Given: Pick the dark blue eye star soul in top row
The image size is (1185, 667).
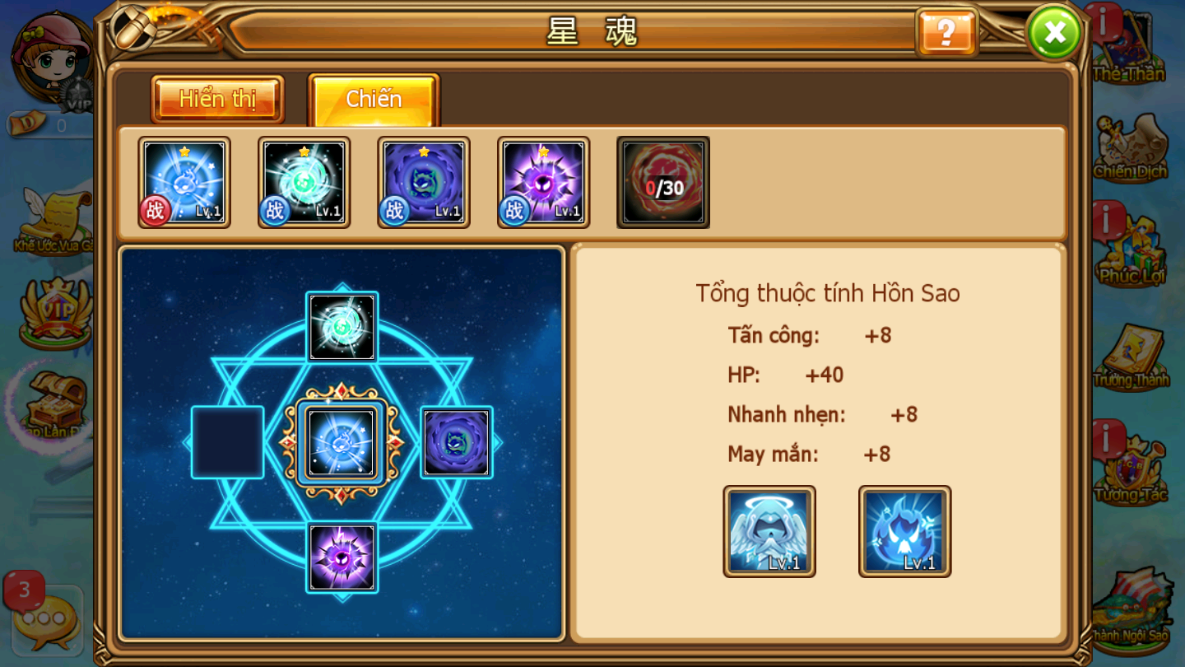Looking at the screenshot, I should coord(424,182).
